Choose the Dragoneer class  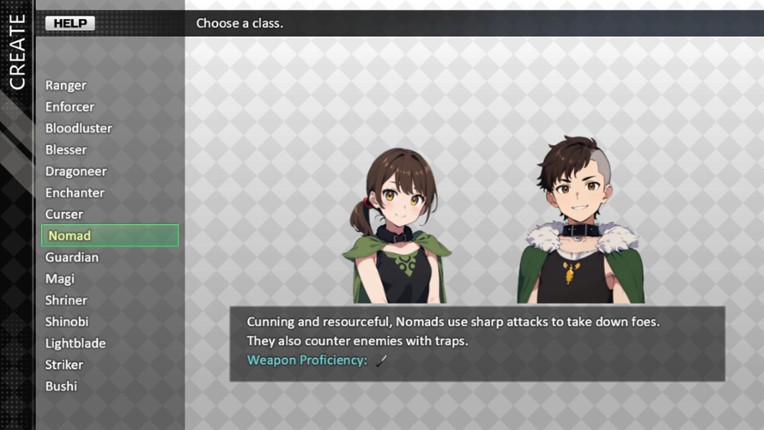(x=75, y=171)
